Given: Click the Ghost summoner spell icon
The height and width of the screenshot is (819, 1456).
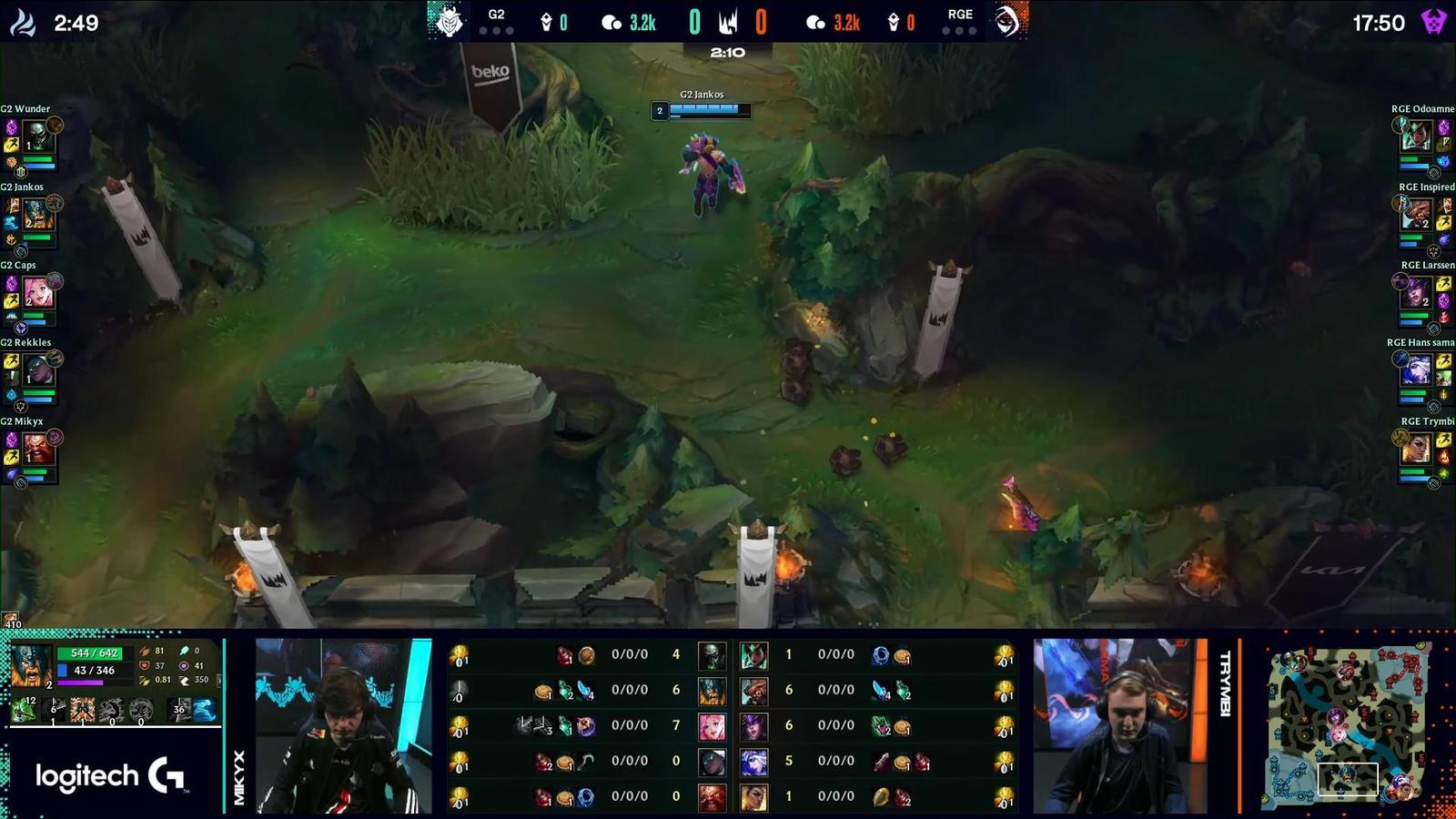Looking at the screenshot, I should tap(205, 711).
